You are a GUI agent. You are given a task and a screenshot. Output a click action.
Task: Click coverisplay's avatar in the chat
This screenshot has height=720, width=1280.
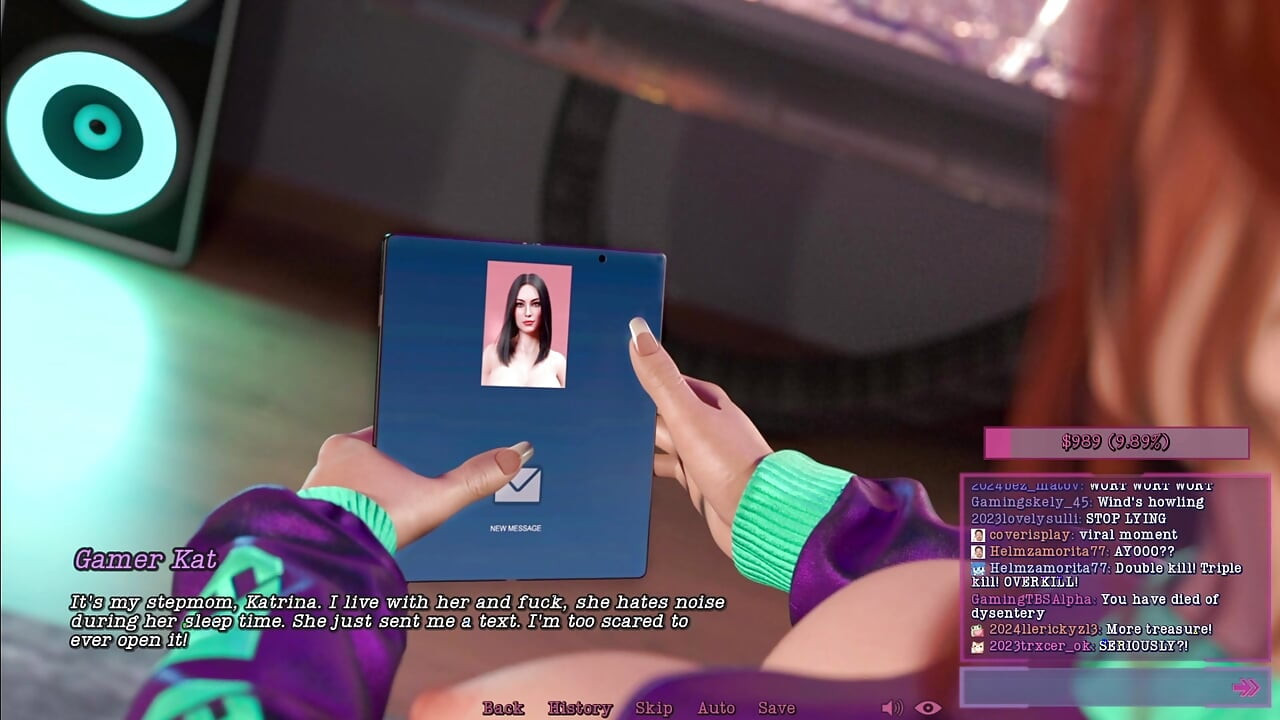(977, 534)
